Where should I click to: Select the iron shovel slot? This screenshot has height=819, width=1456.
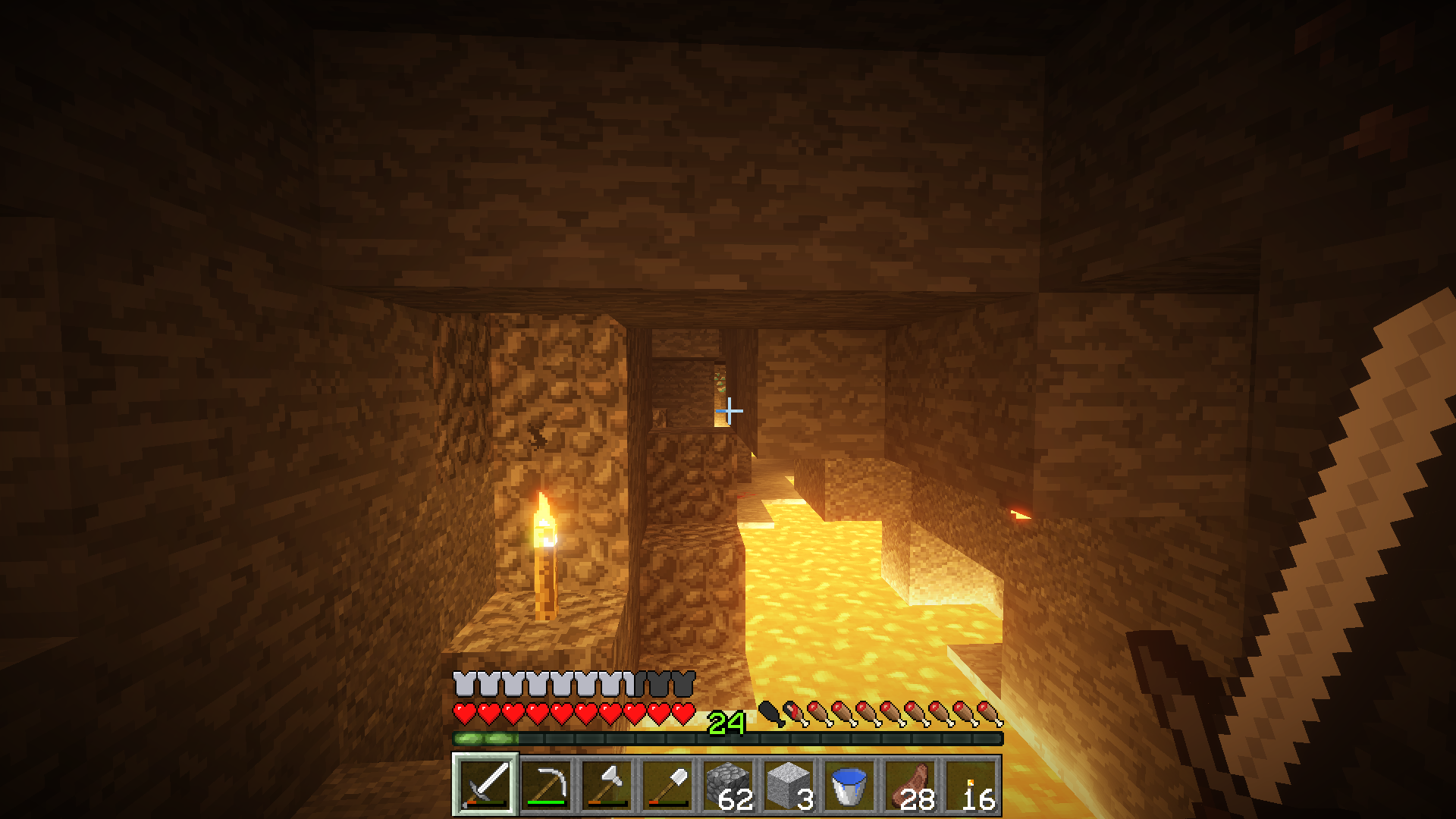[x=667, y=785]
